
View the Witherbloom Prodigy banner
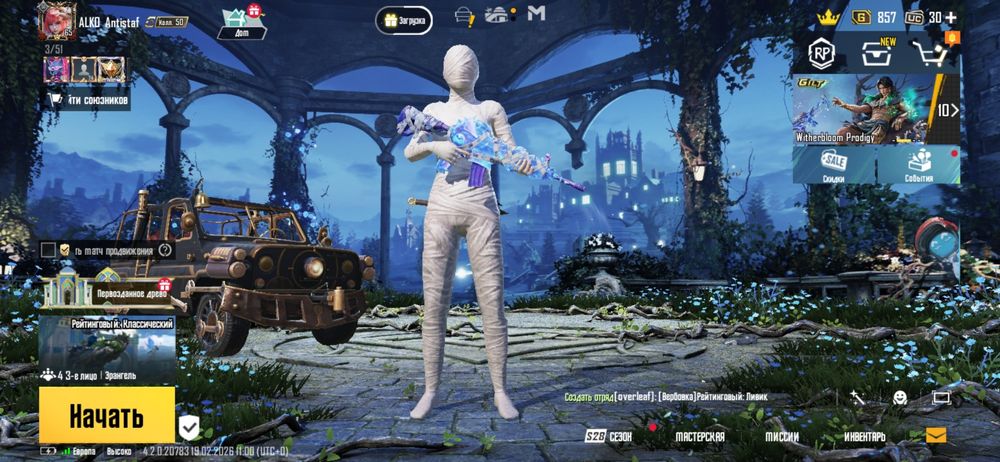(876, 110)
